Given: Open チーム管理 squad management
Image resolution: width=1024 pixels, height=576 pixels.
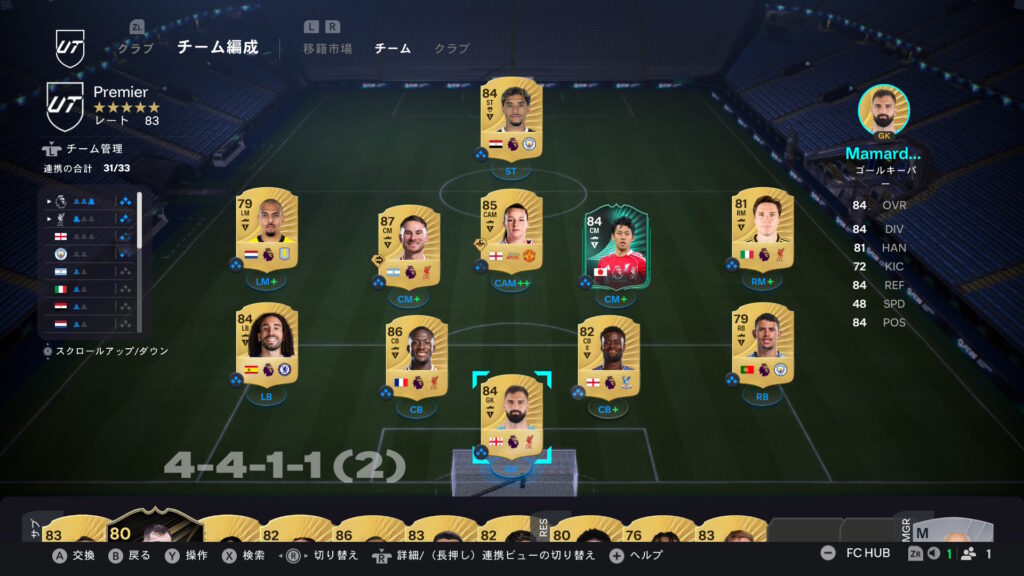Looking at the screenshot, I should [94, 149].
